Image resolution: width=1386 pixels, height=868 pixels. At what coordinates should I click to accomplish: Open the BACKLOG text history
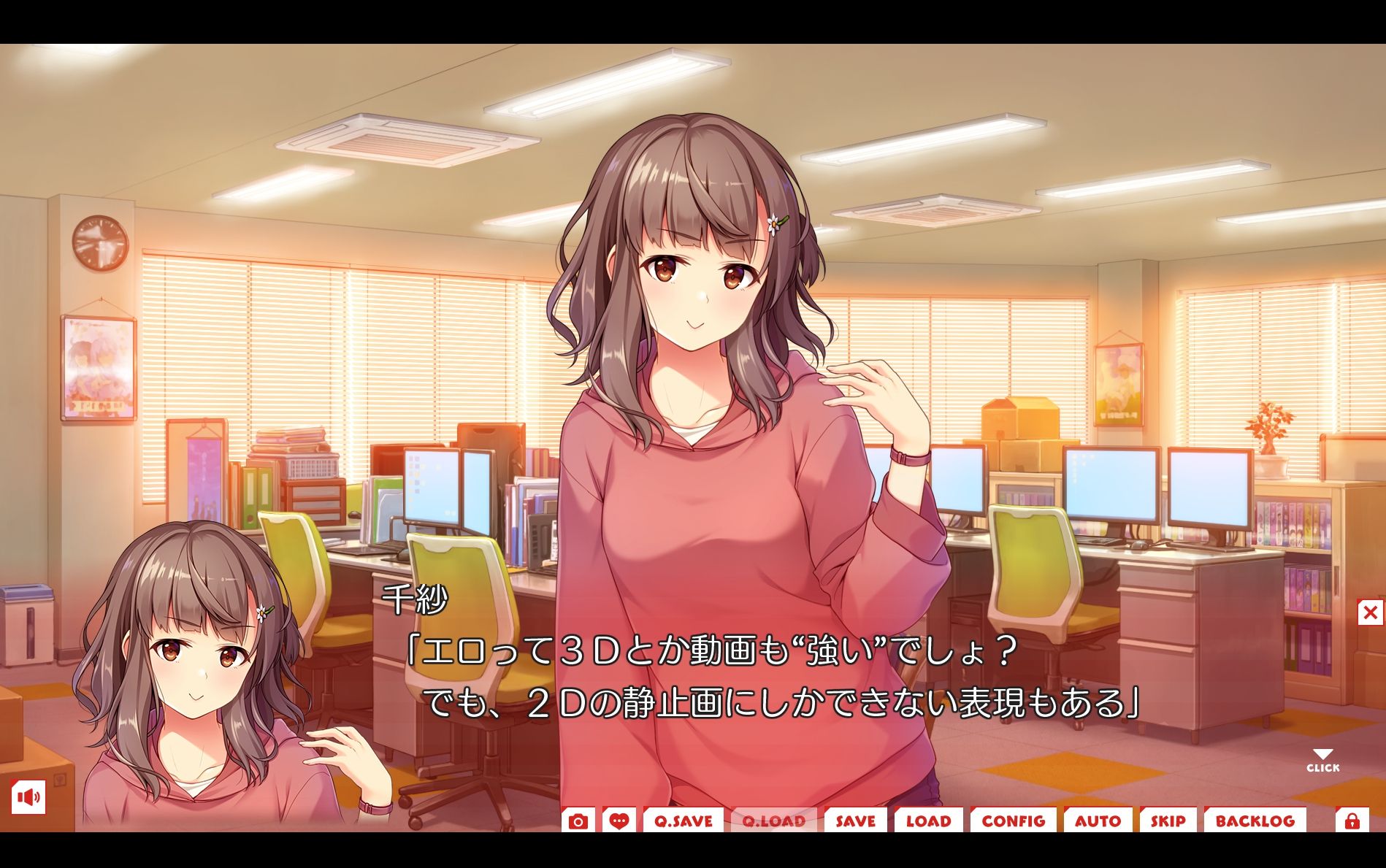tap(1257, 821)
